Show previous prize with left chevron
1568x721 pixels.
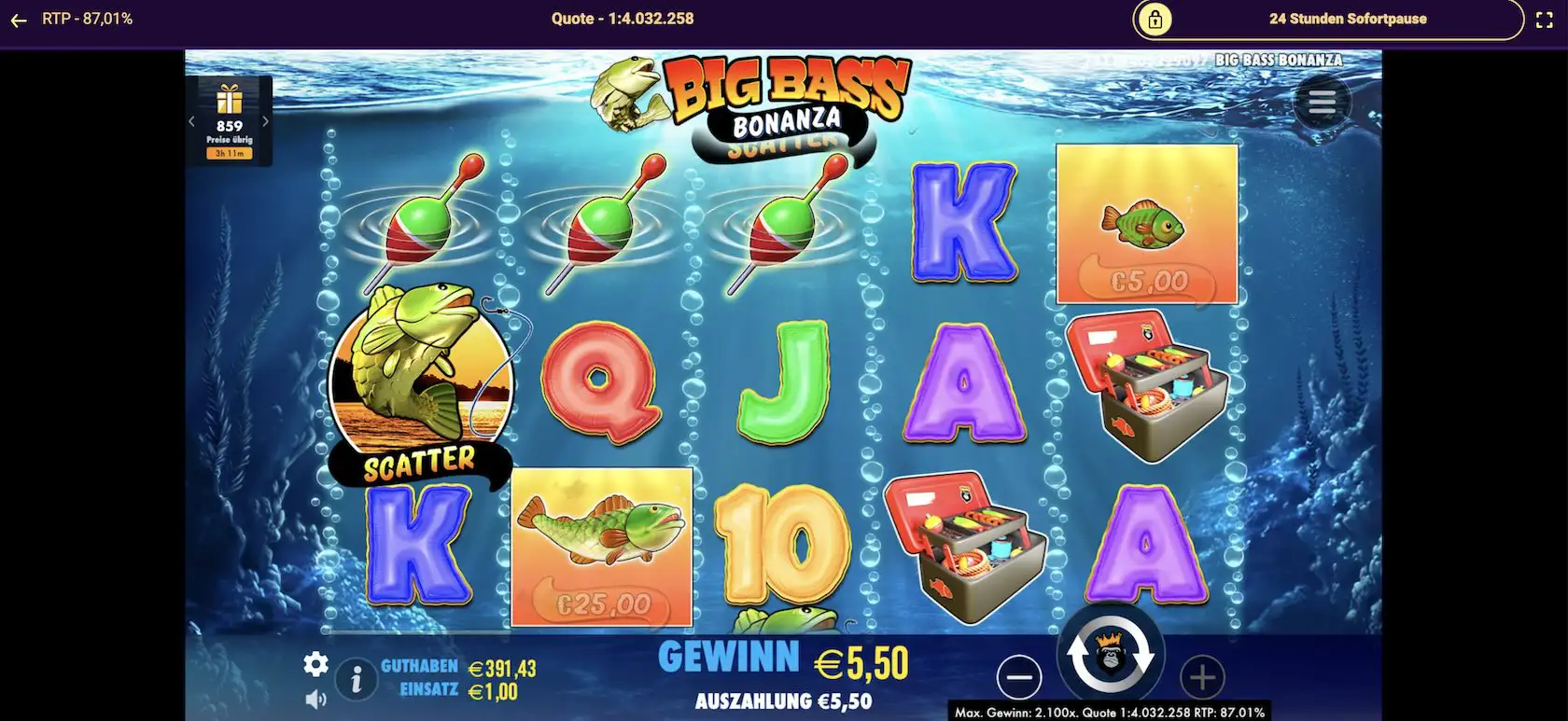193,119
